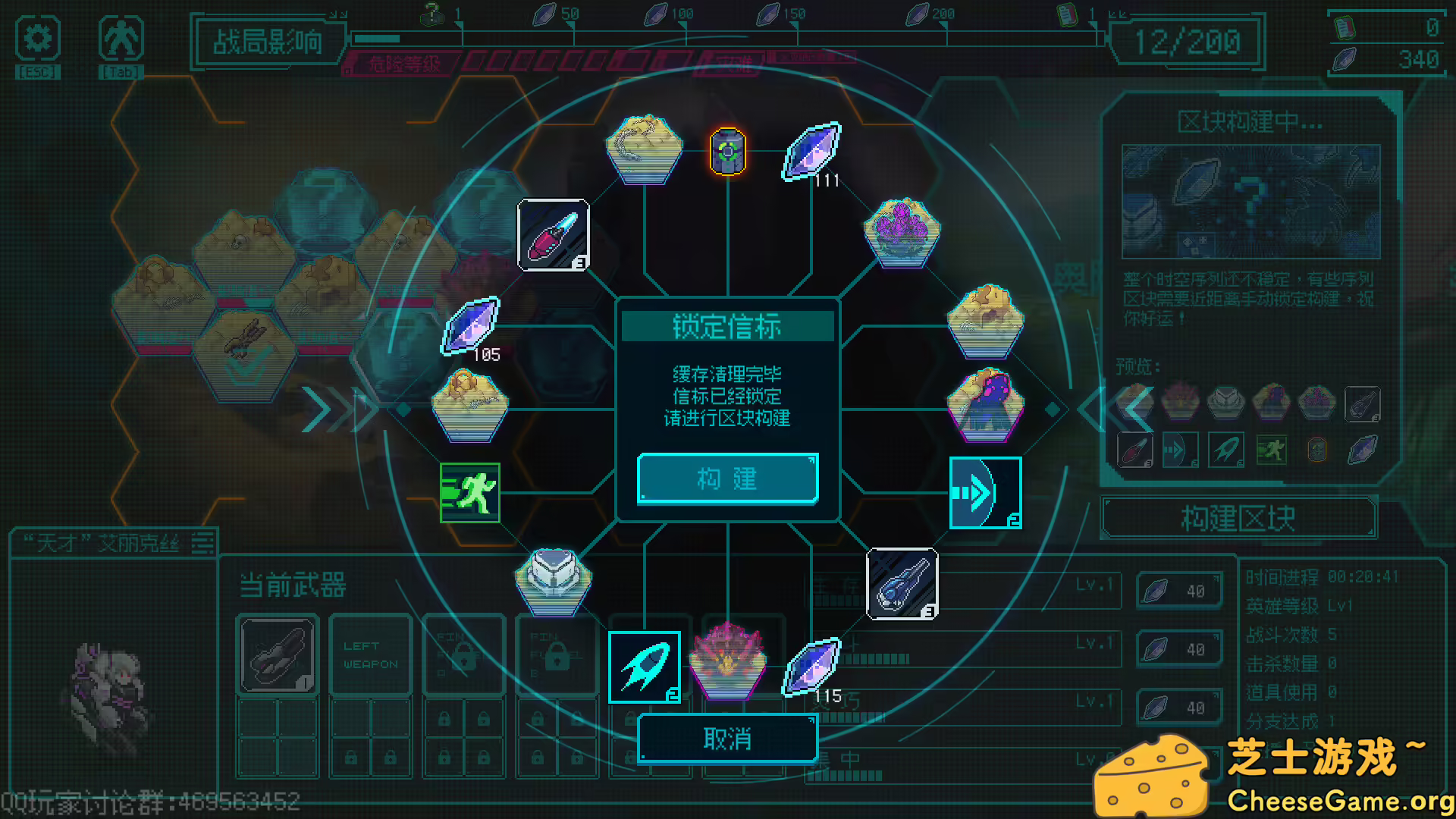
Task: Select the crystal node labeled 111
Action: pos(809,152)
